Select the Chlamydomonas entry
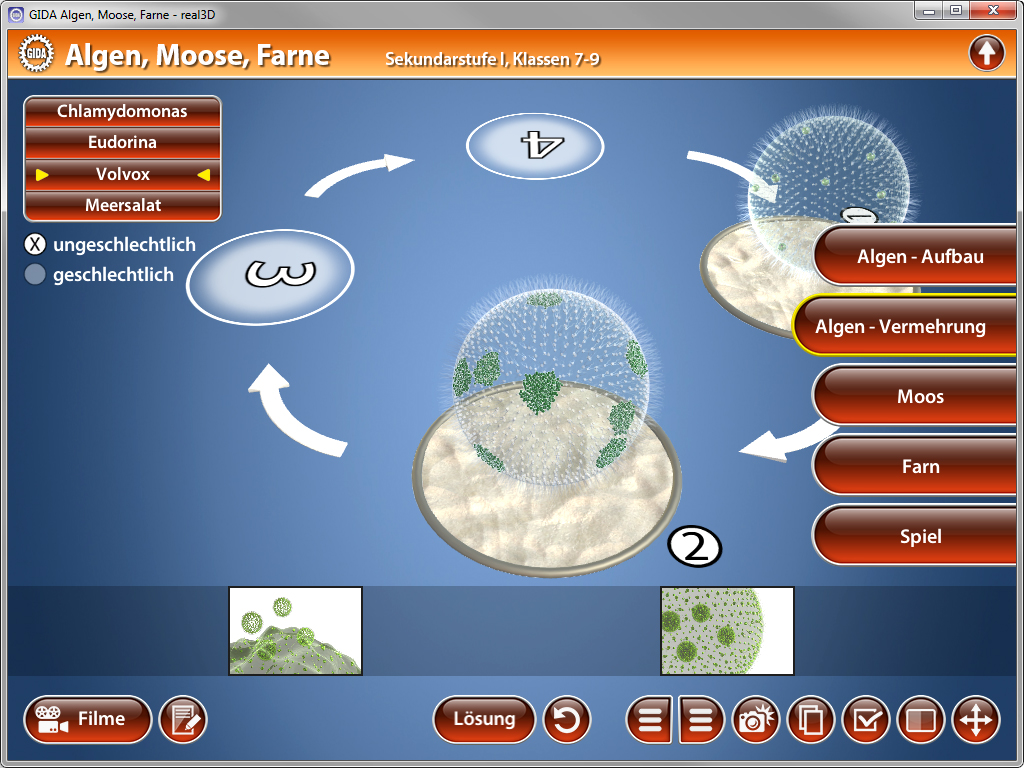The height and width of the screenshot is (768, 1024). click(x=122, y=111)
